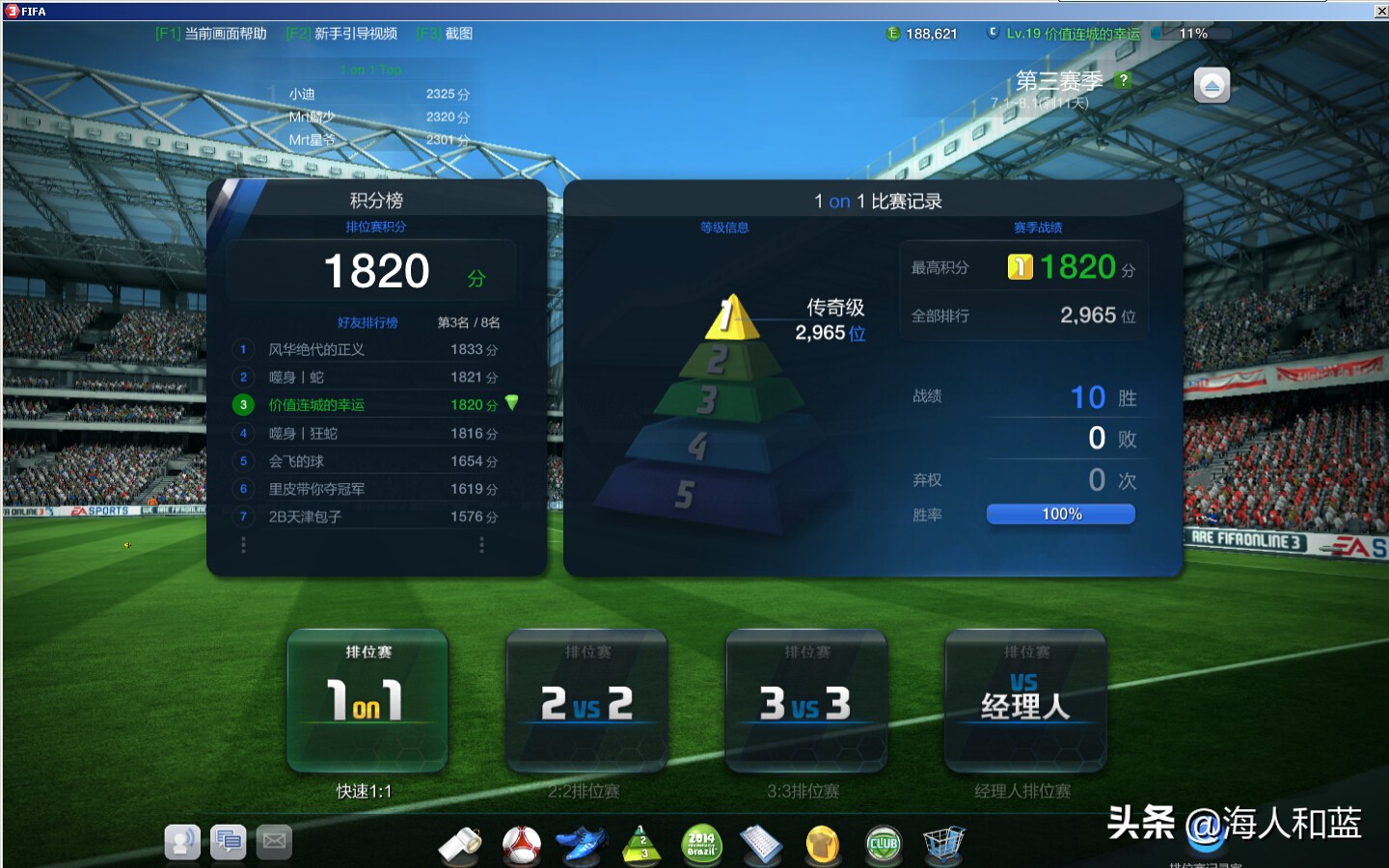This screenshot has width=1389, height=868.
Task: Select the 1 on 1 ranked mode
Action: tap(367, 701)
